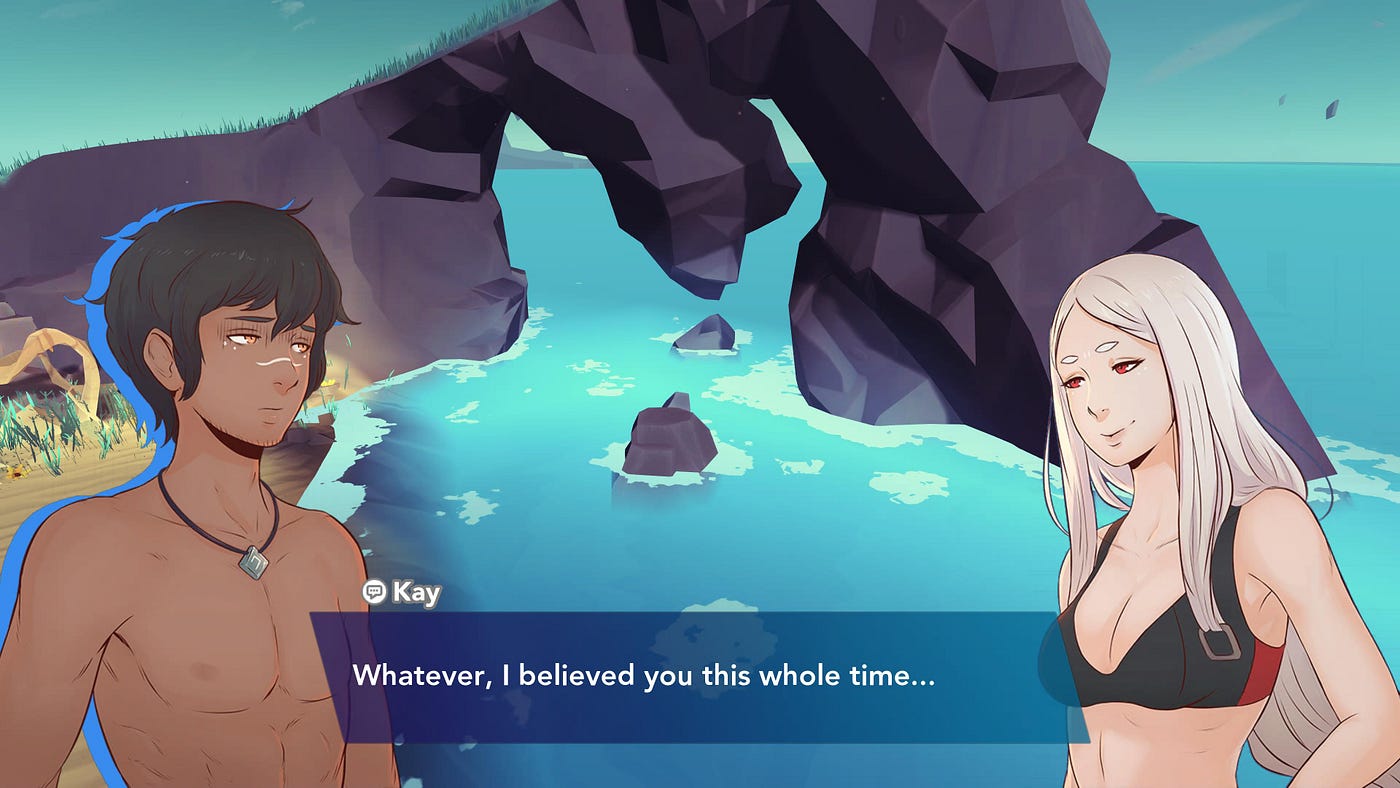Click the speech bubble icon beside Kay
1400x788 pixels.
(x=374, y=592)
